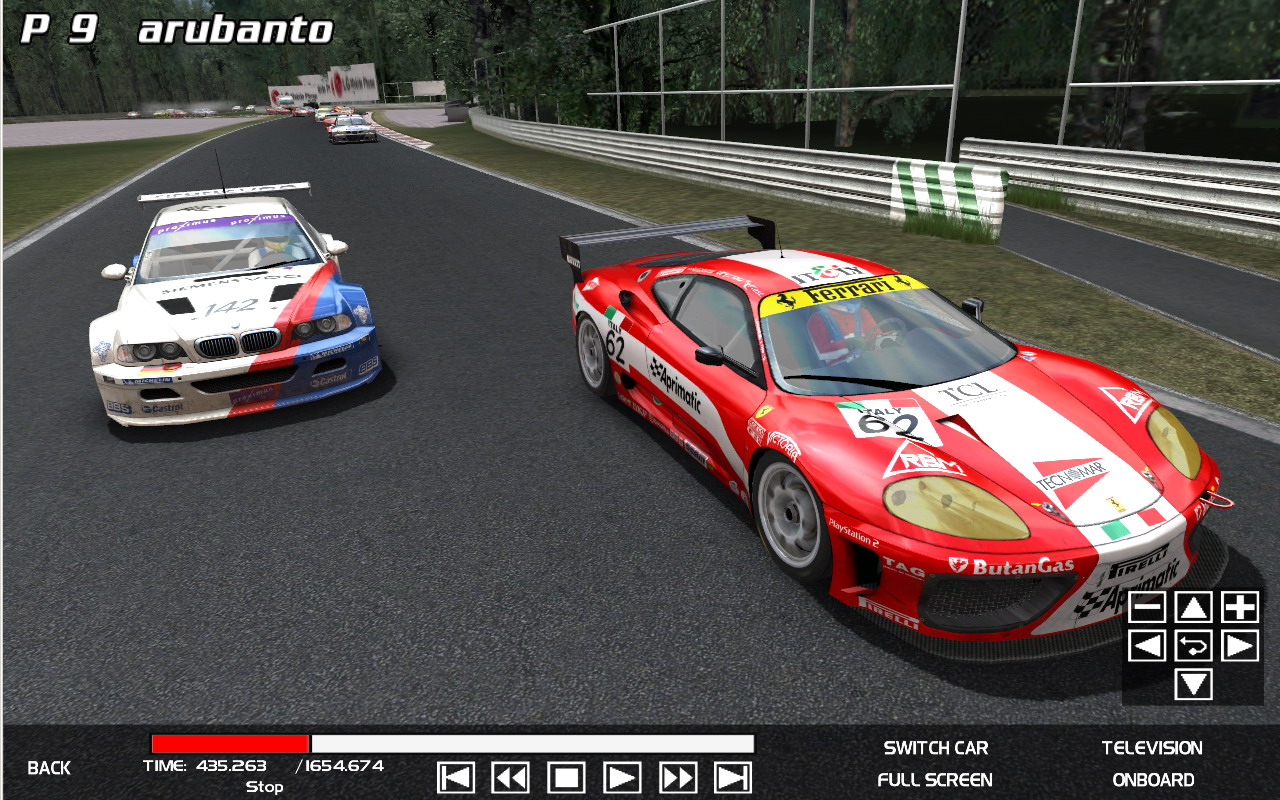Toggle FULL SCREEN replay view

pyautogui.click(x=935, y=780)
